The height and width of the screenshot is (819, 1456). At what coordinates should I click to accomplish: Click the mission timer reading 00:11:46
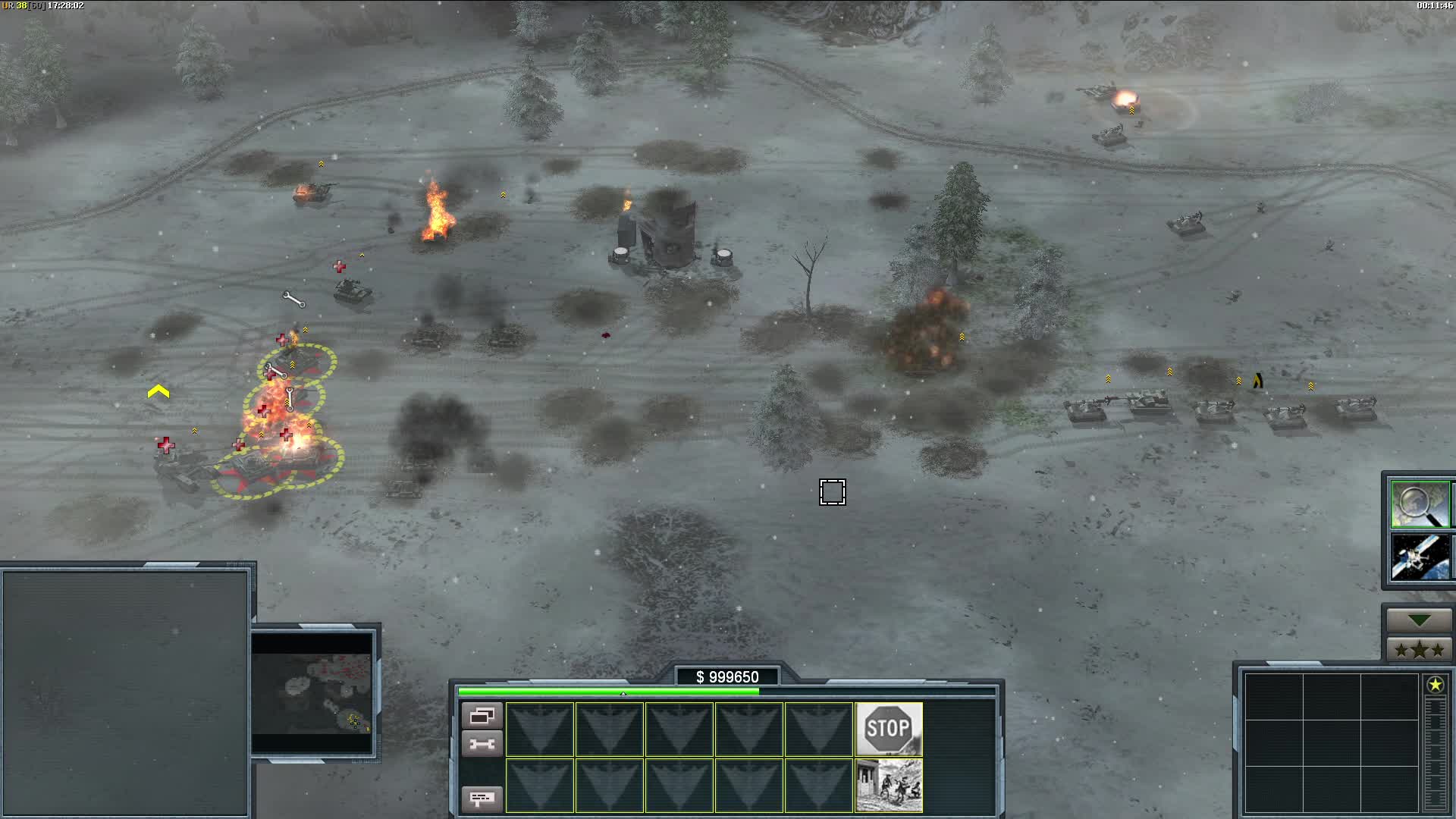1429,5
